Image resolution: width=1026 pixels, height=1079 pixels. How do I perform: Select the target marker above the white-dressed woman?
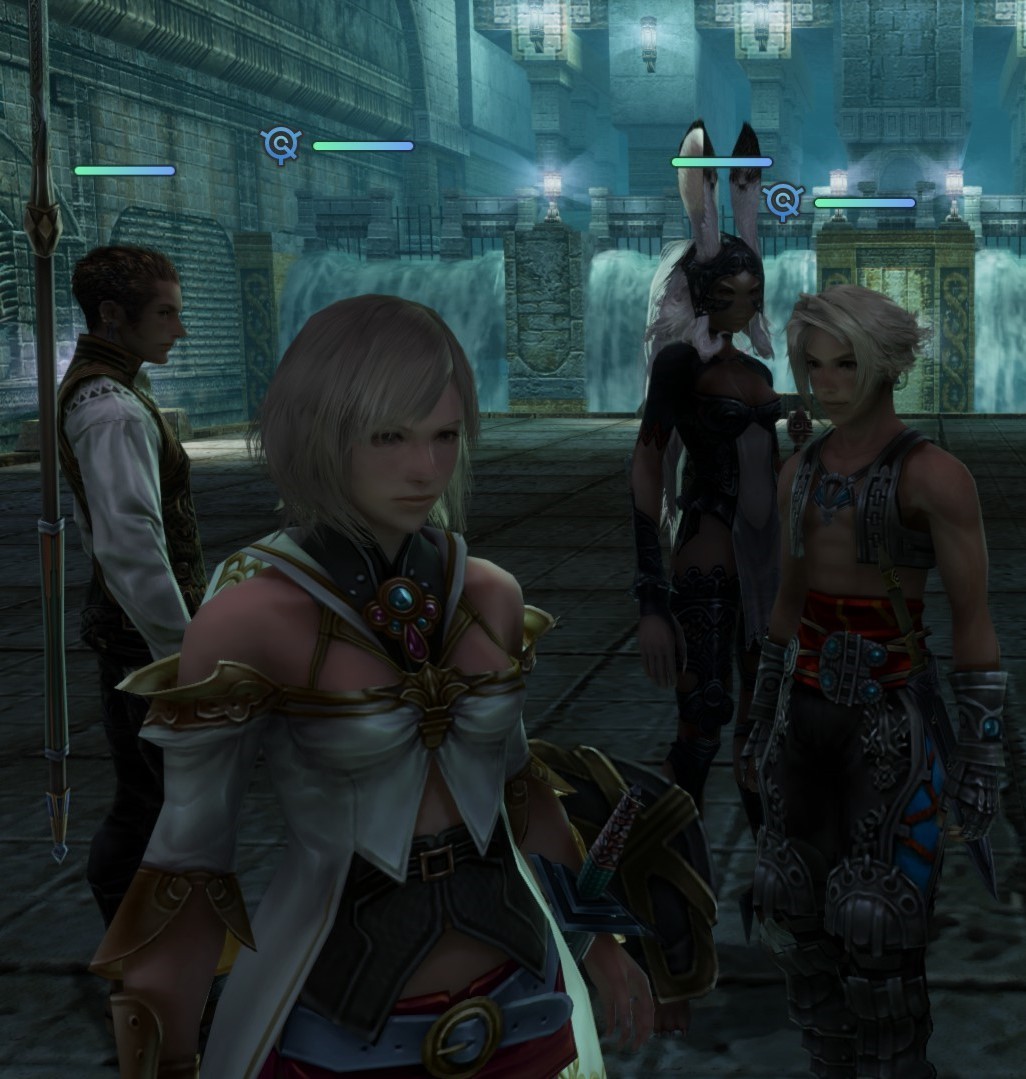pyautogui.click(x=281, y=145)
